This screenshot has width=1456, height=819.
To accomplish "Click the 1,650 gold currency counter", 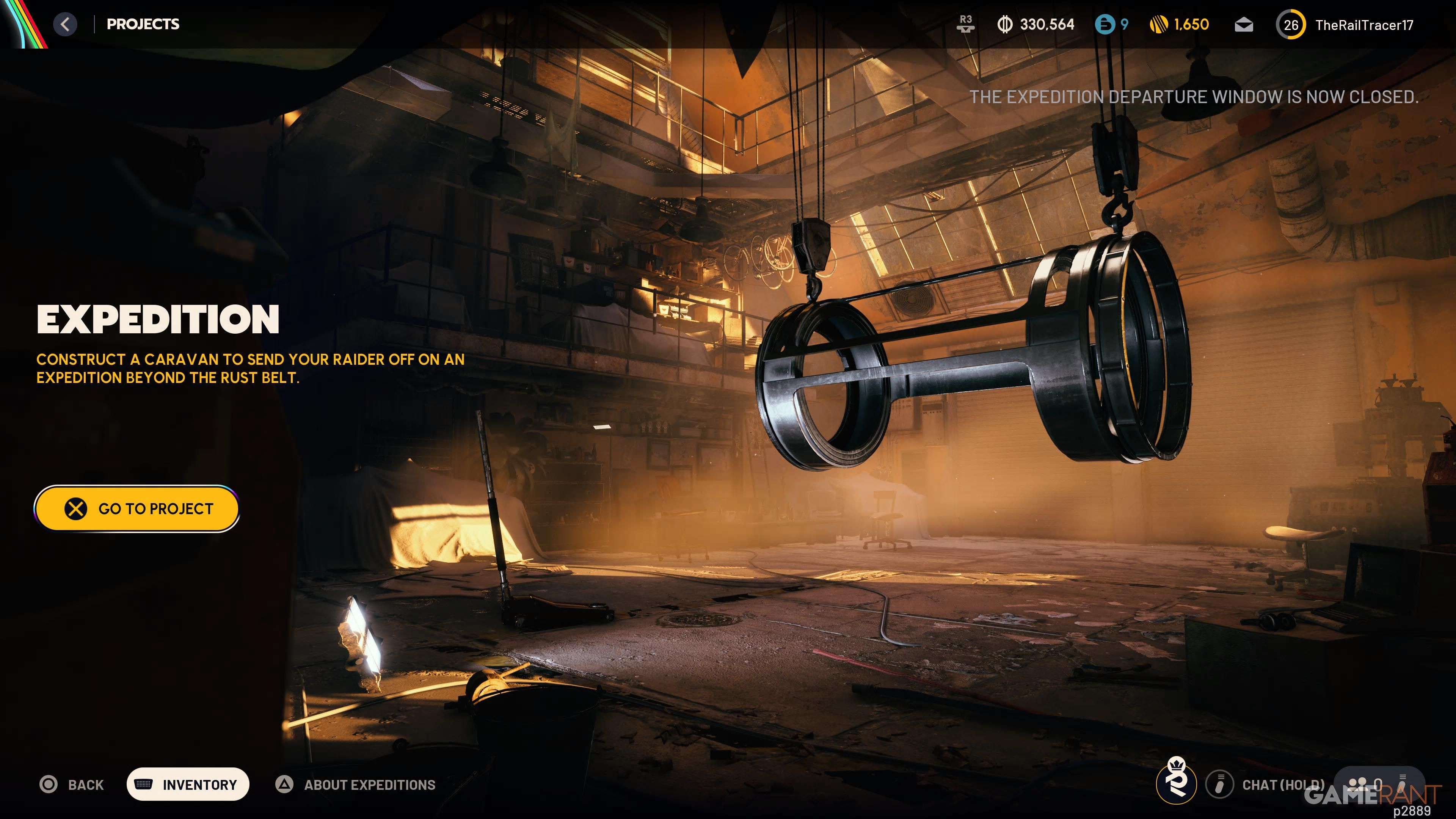I will point(1180,24).
